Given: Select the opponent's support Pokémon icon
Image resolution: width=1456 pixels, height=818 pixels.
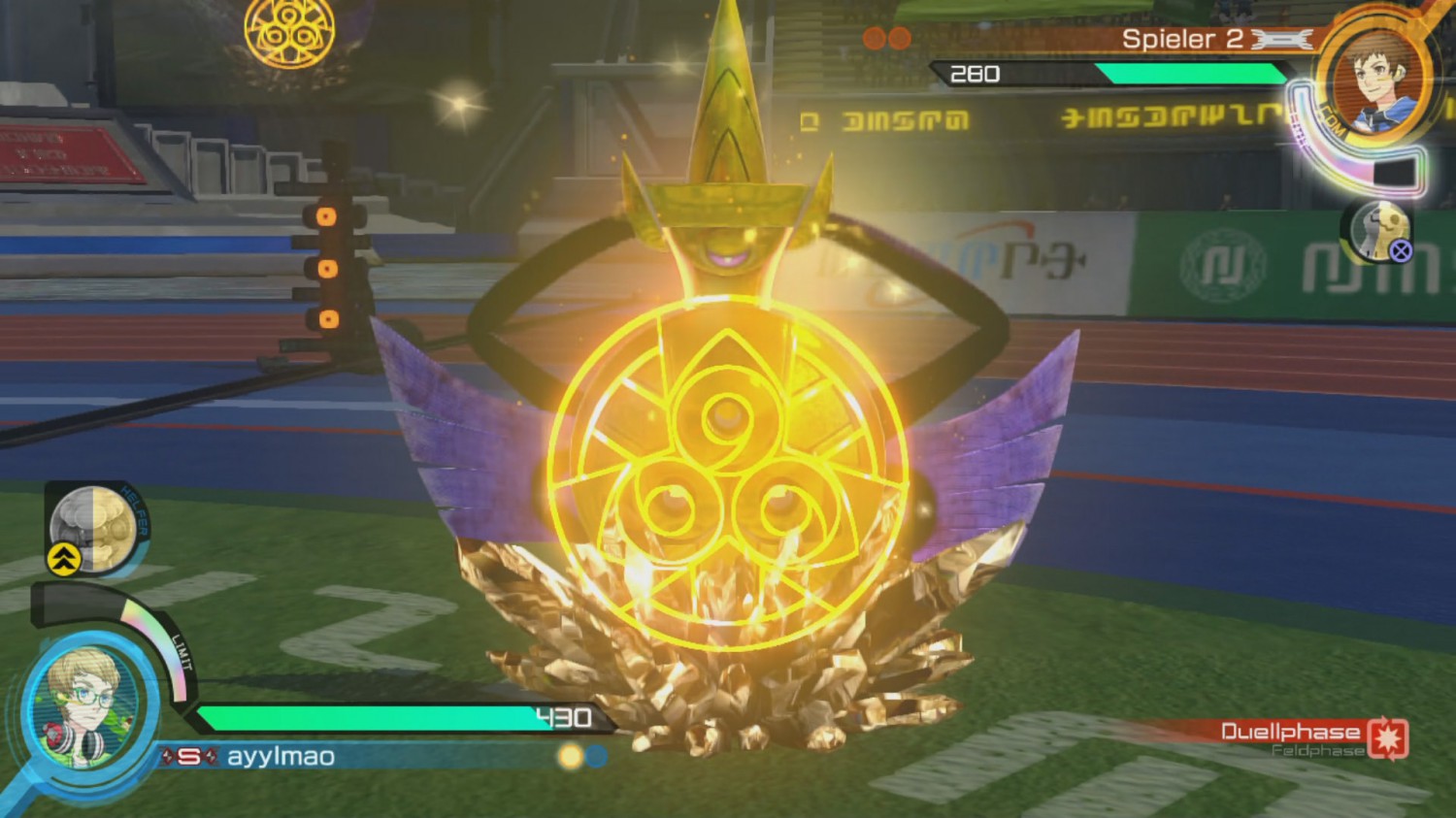Looking at the screenshot, I should click(x=1379, y=232).
